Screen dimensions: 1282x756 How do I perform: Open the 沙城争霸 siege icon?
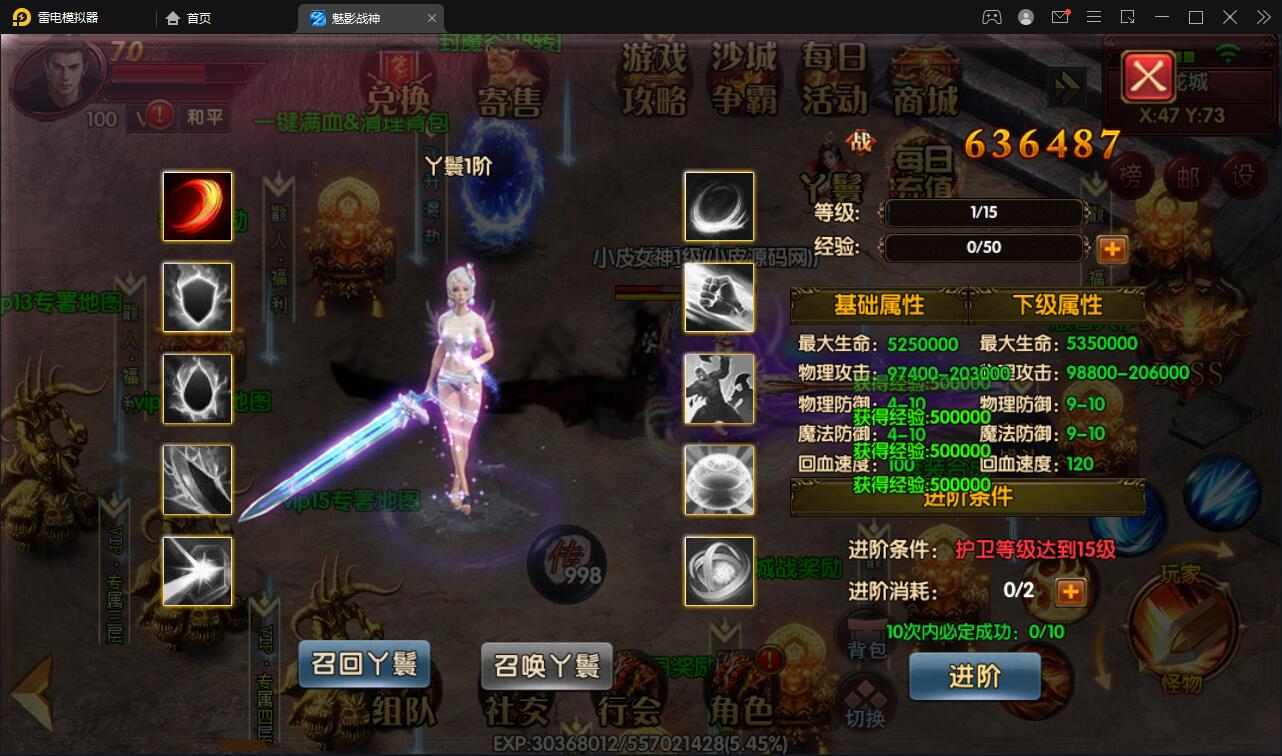pyautogui.click(x=744, y=80)
